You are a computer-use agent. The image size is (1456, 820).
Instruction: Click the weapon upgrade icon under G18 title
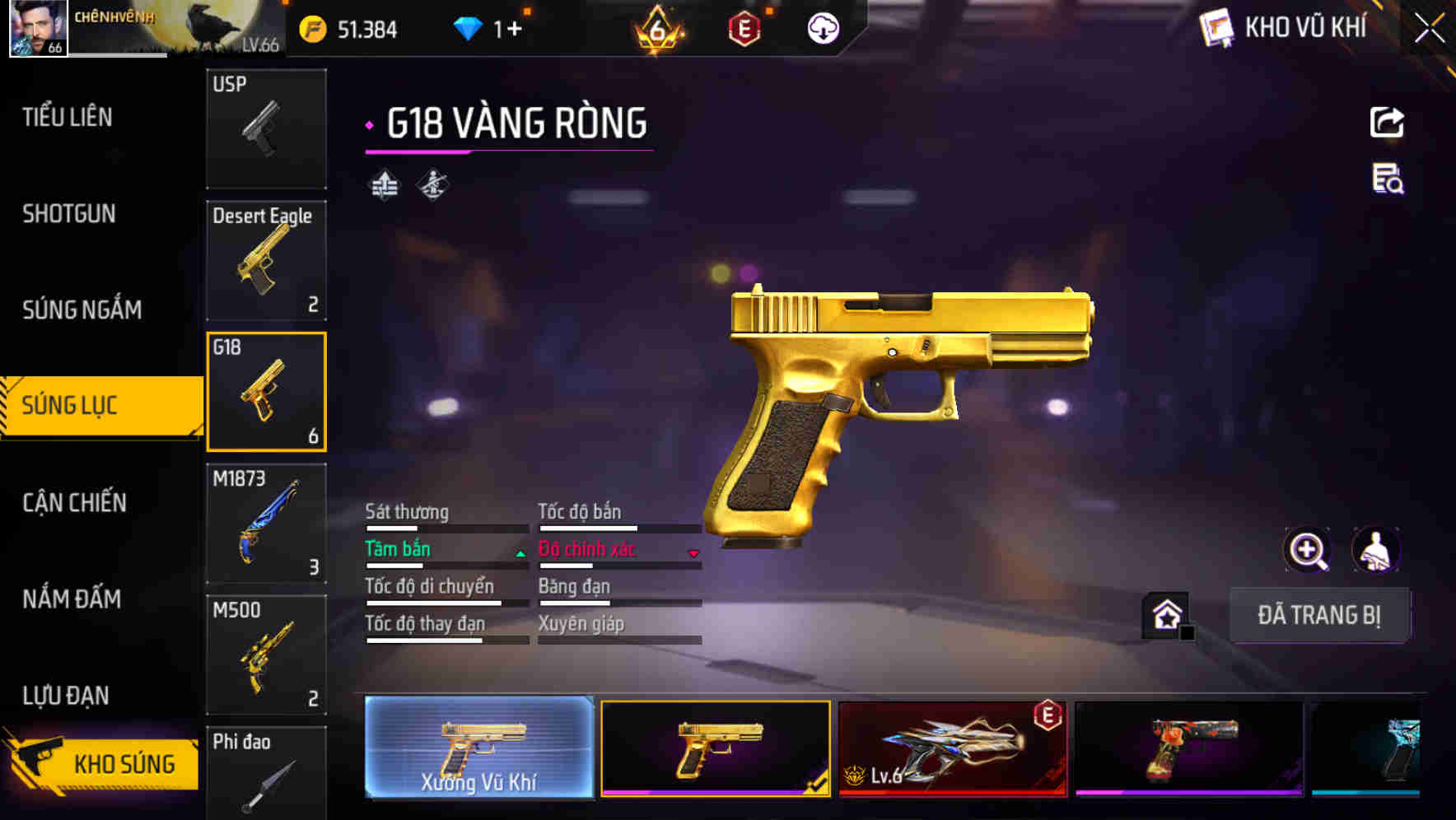[x=383, y=184]
